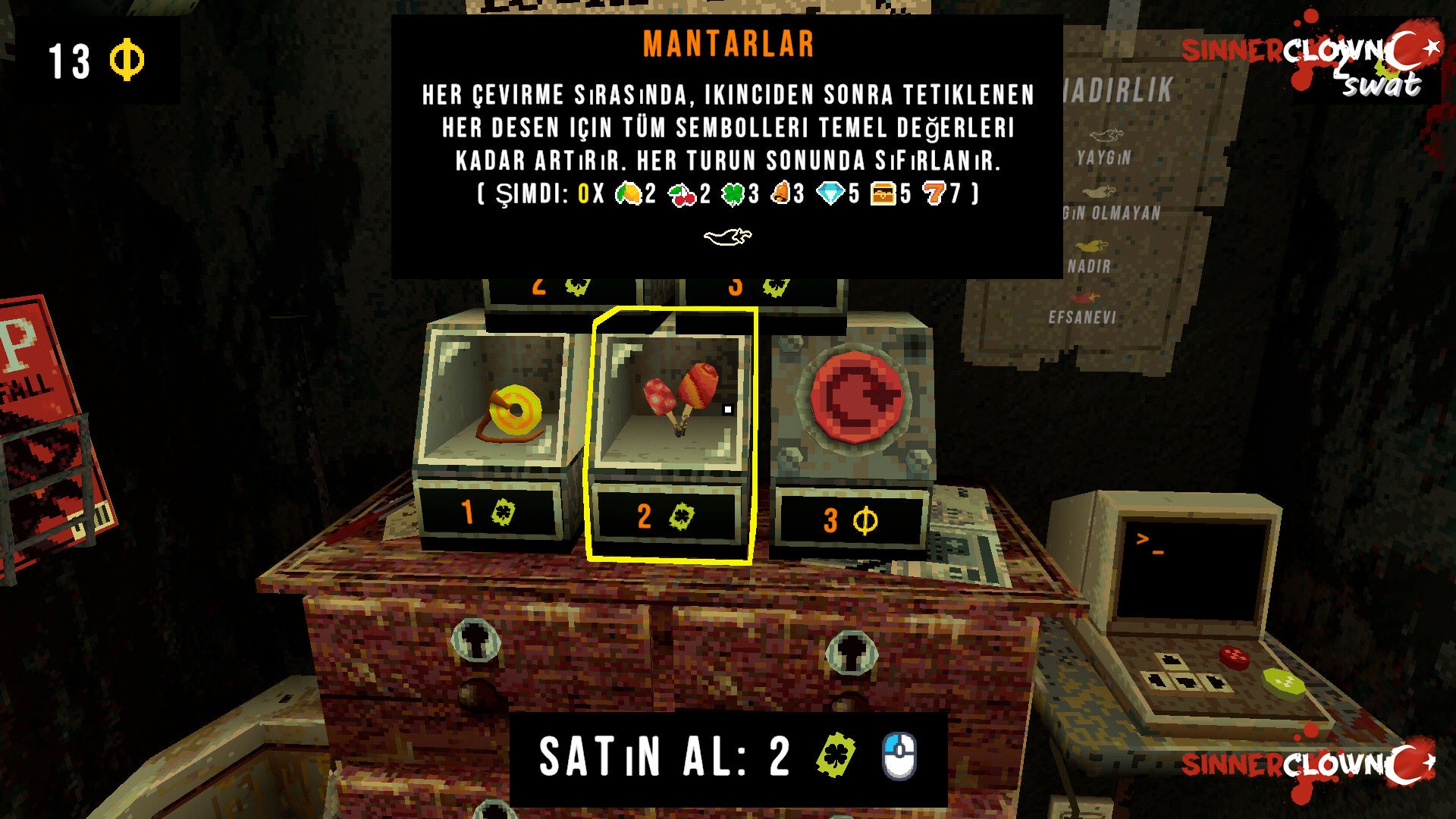Click the chili icon next to NADIR

[x=1092, y=245]
